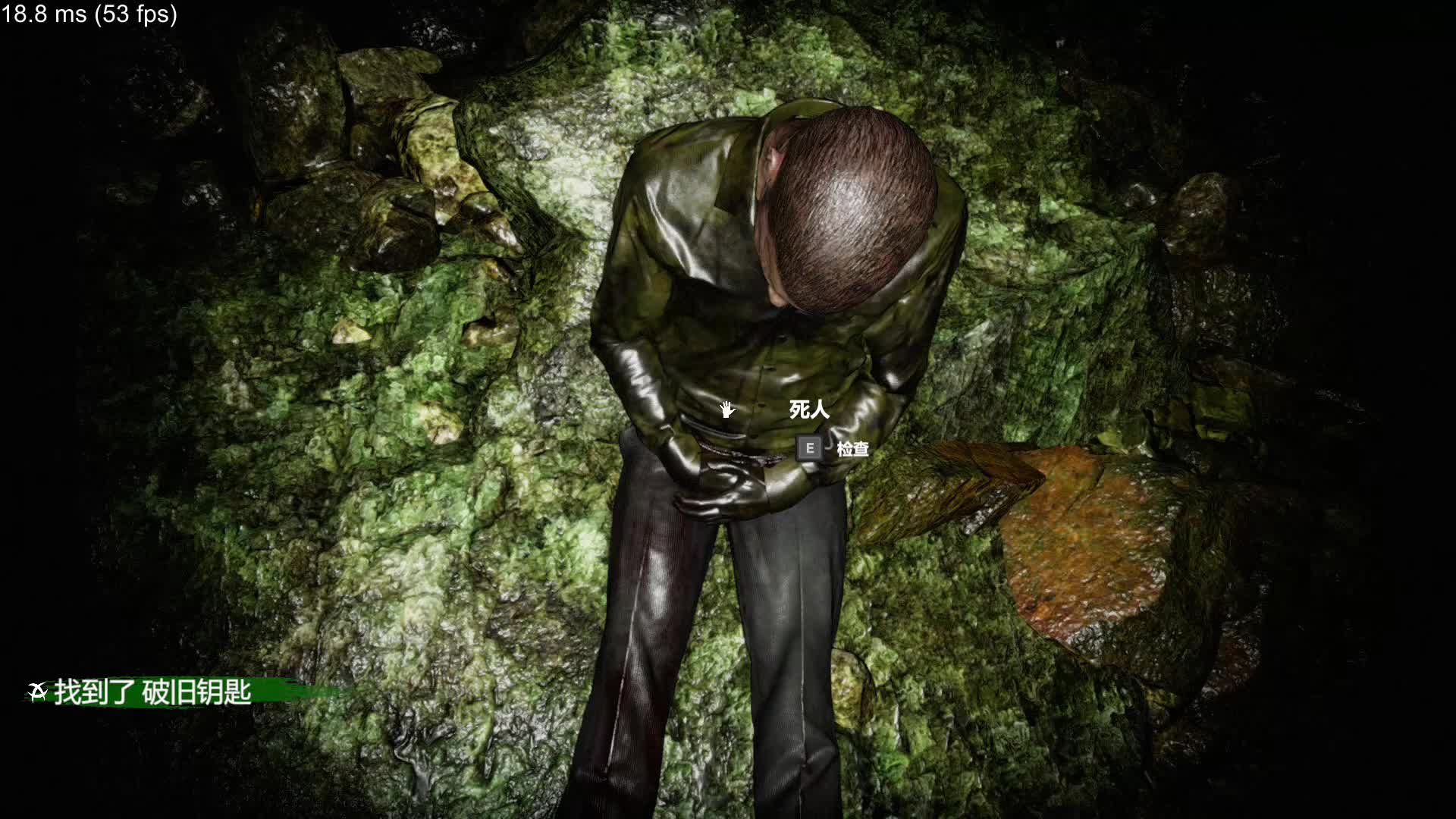Click the 18.8 ms frame time readout
The width and height of the screenshot is (1456, 819).
[x=45, y=13]
